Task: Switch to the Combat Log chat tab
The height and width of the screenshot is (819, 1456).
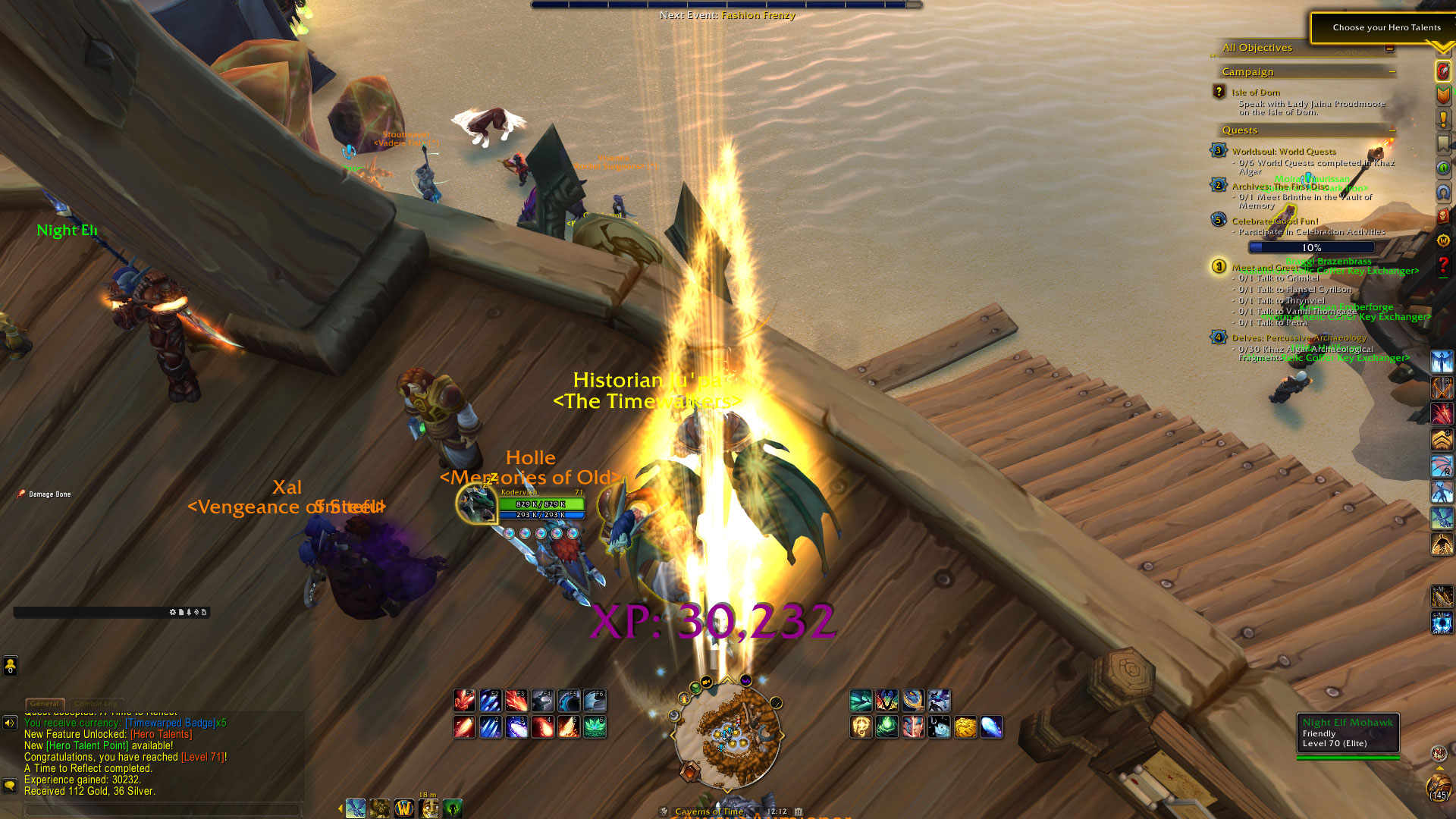Action: pos(96,704)
